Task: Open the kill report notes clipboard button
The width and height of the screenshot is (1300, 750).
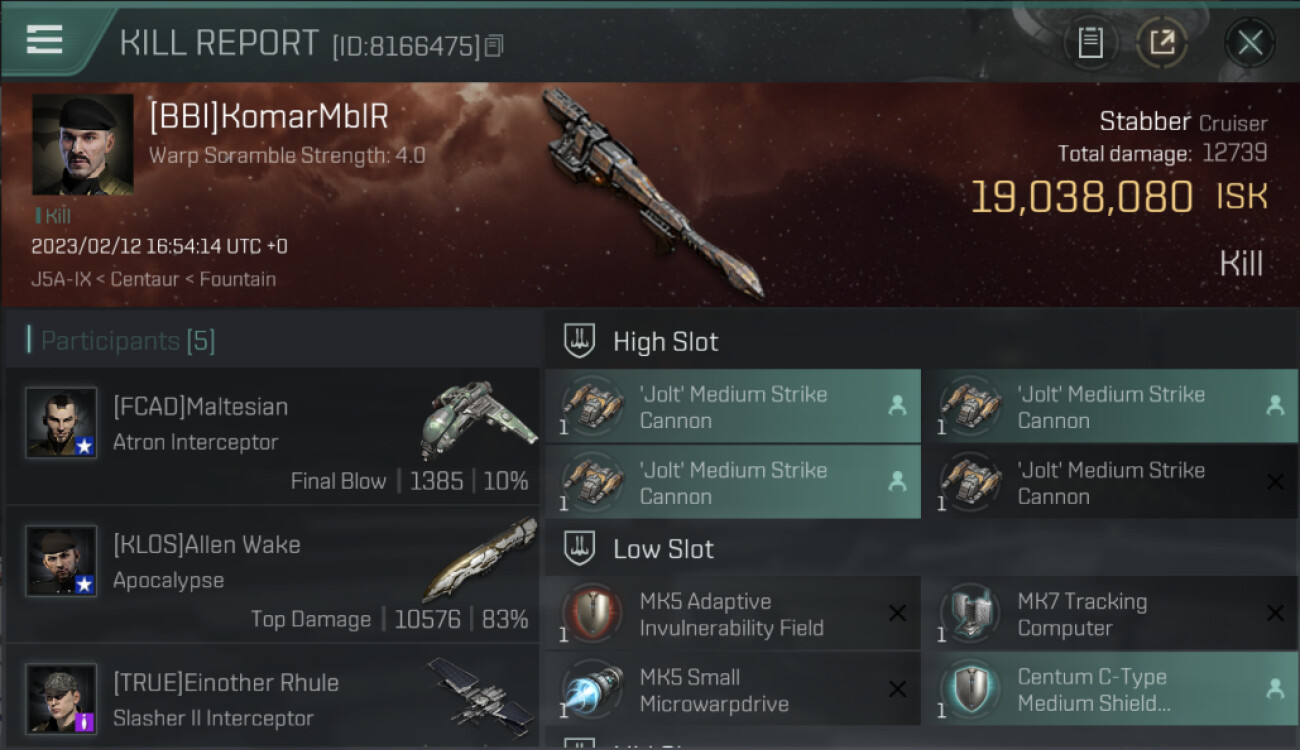Action: [x=1090, y=42]
